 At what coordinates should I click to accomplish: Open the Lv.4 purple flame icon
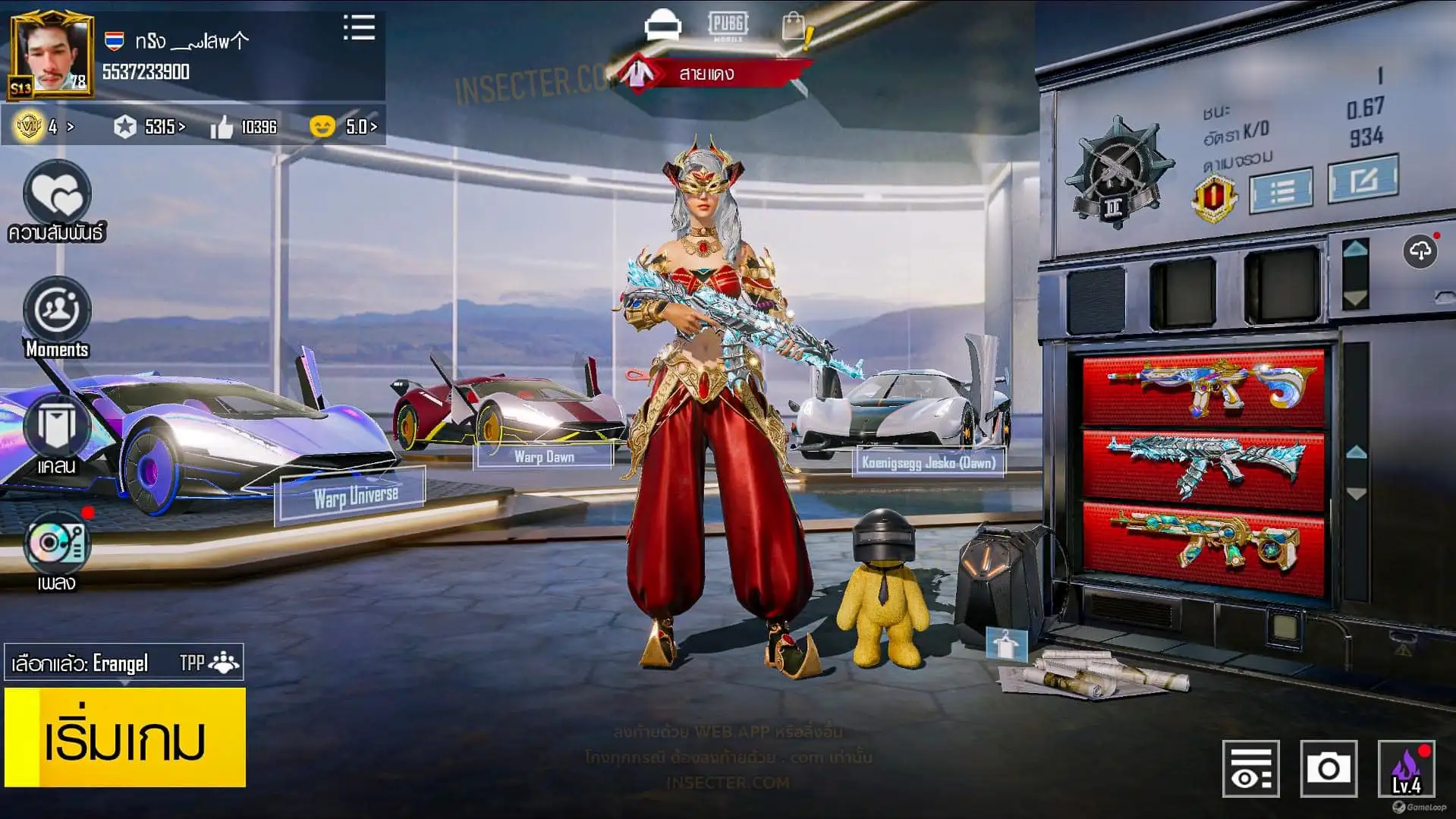(x=1406, y=768)
